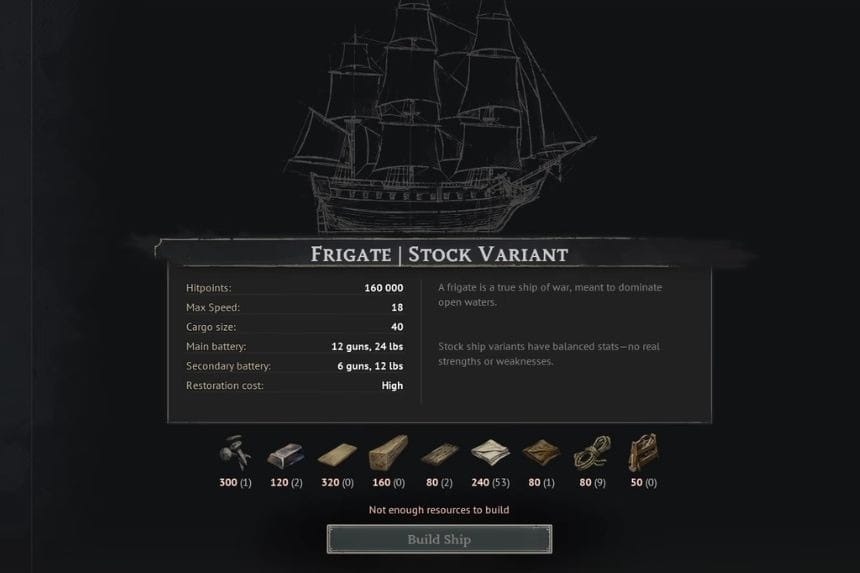
Task: Click the Build Ship button
Action: tap(438, 539)
